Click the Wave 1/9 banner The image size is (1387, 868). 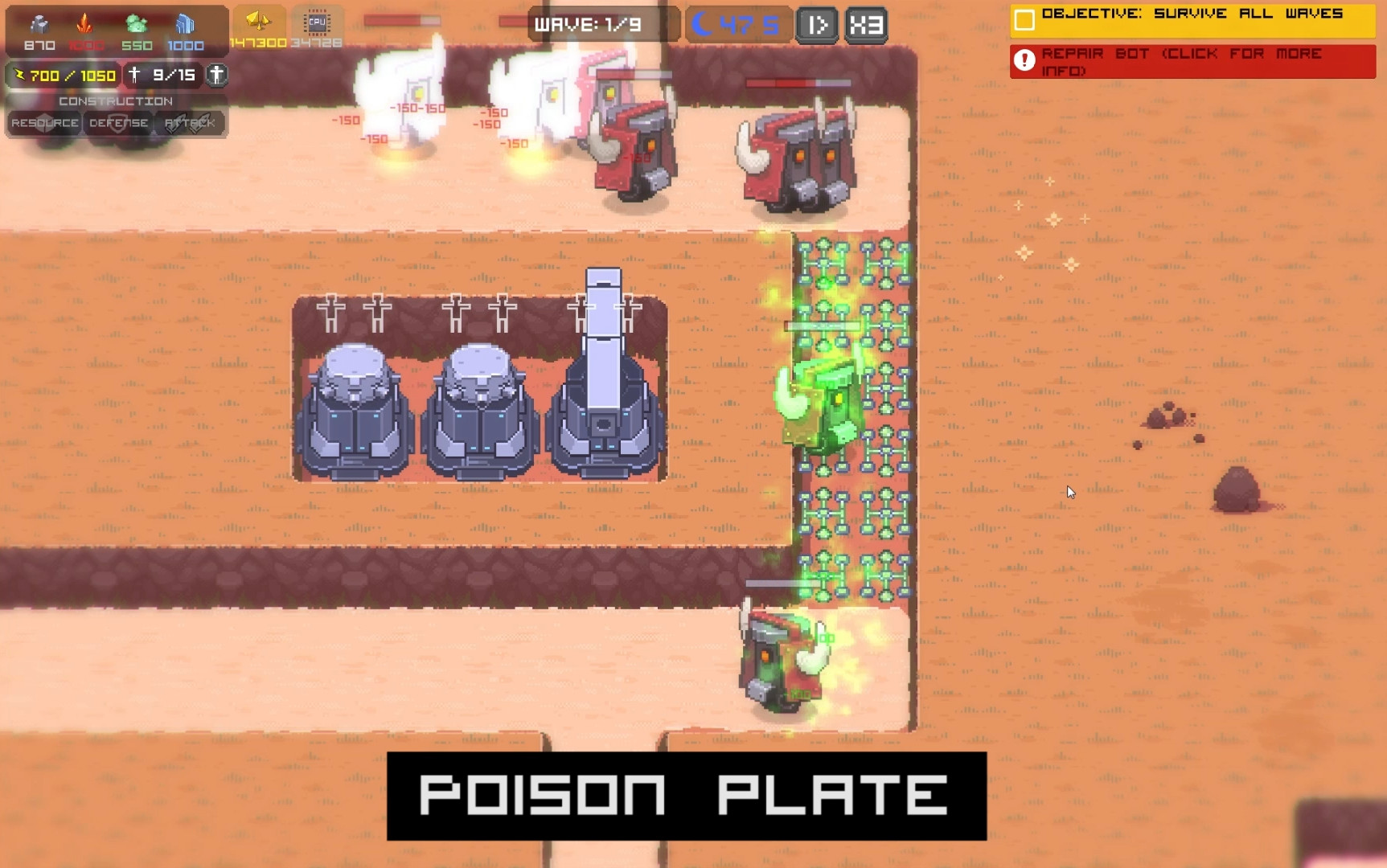pyautogui.click(x=594, y=24)
